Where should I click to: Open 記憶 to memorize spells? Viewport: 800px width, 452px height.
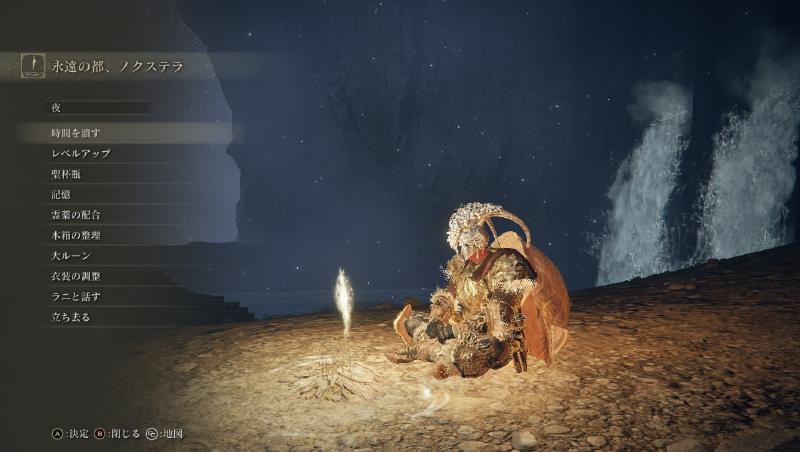pos(61,194)
